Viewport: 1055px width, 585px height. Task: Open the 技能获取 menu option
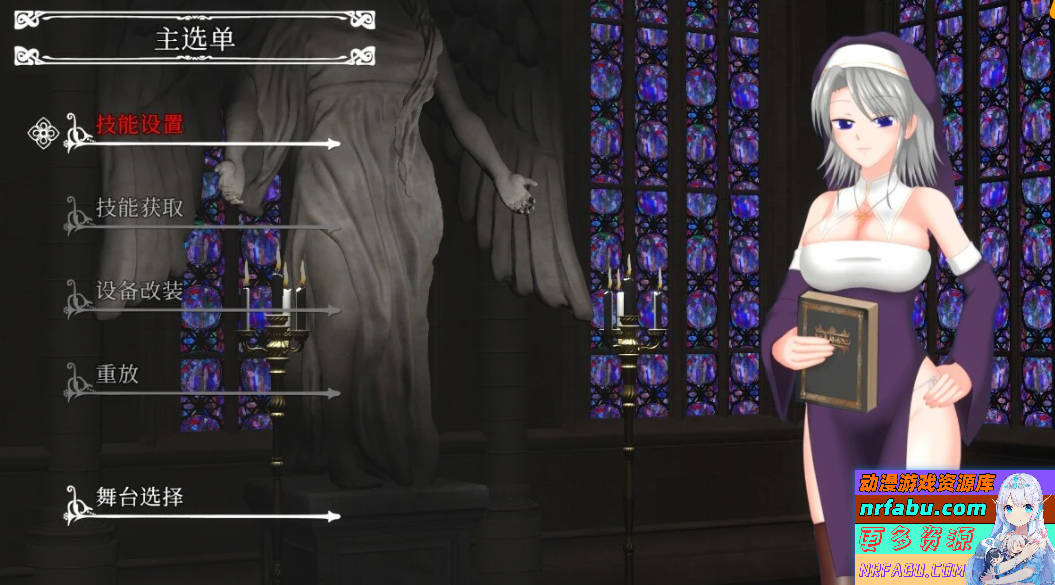140,209
